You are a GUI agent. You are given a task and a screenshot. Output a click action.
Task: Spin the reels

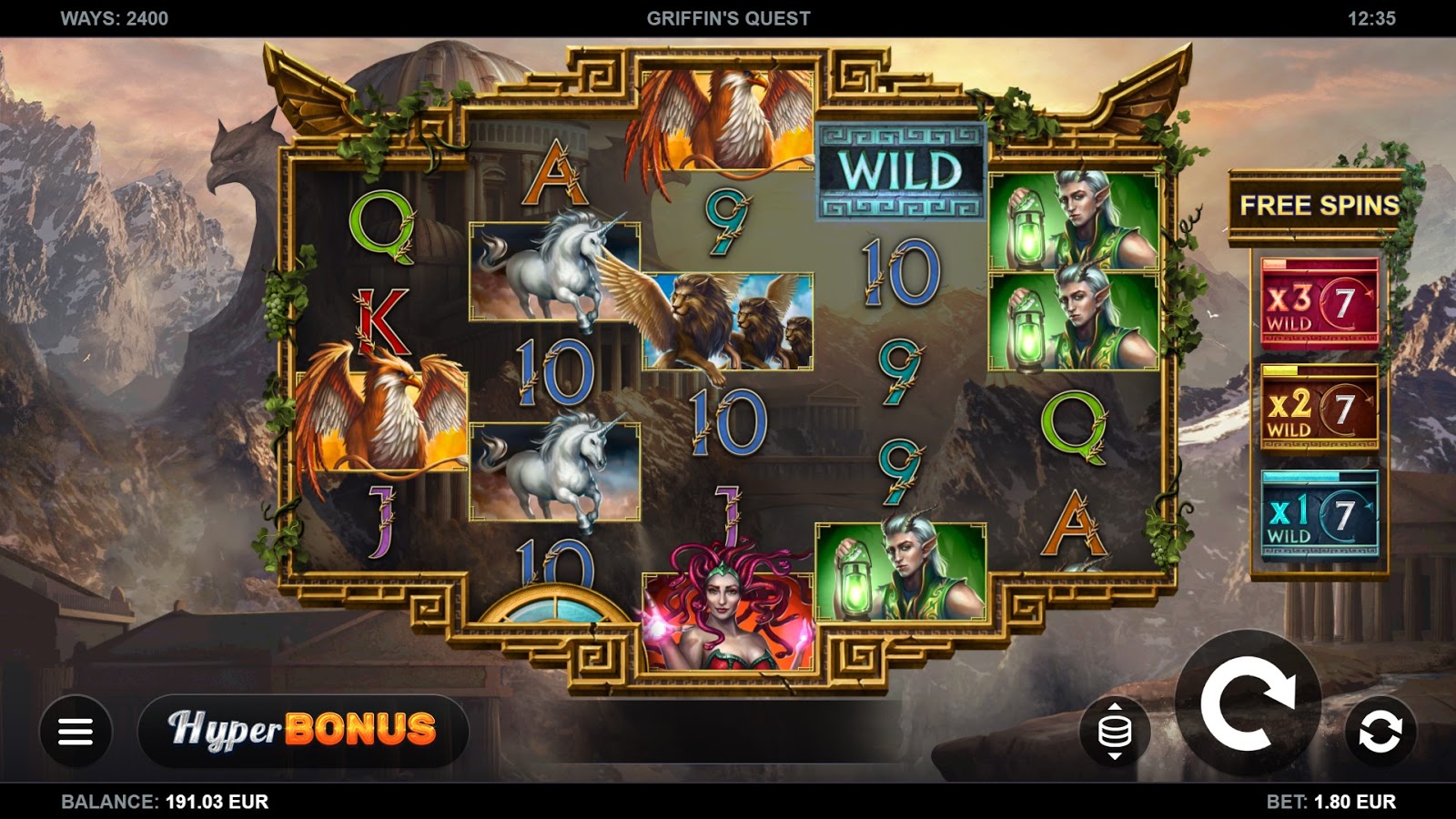pos(1248,703)
